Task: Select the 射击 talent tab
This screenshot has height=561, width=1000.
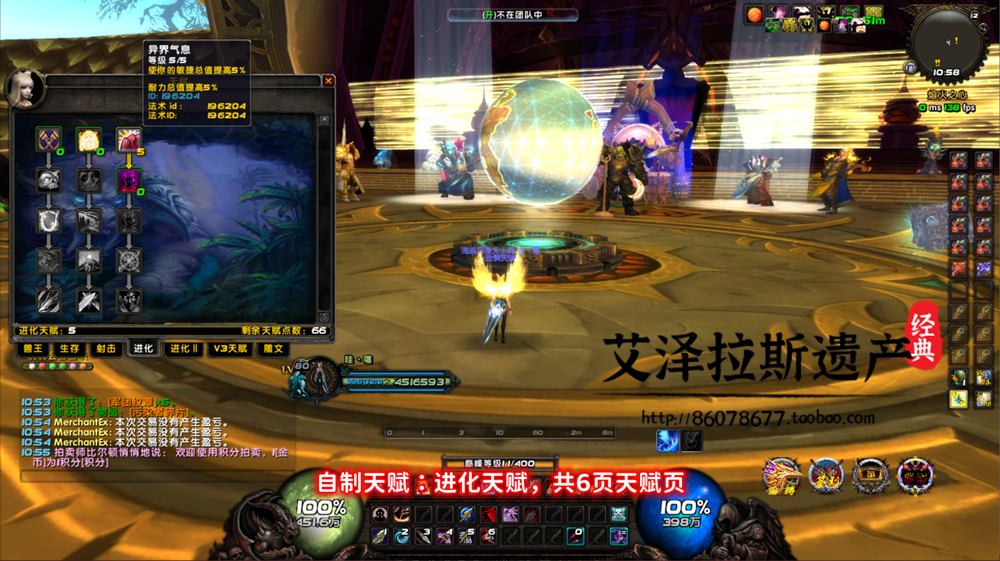Action: pos(106,349)
